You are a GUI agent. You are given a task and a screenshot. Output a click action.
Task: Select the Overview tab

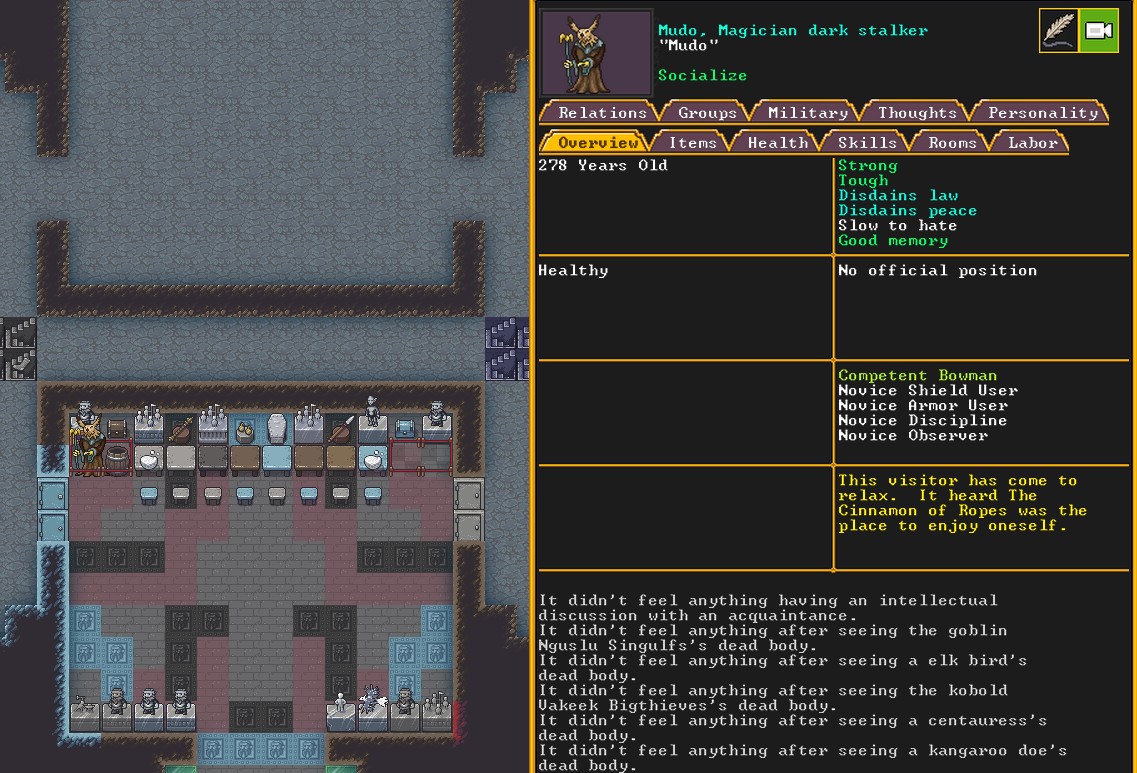pos(597,143)
